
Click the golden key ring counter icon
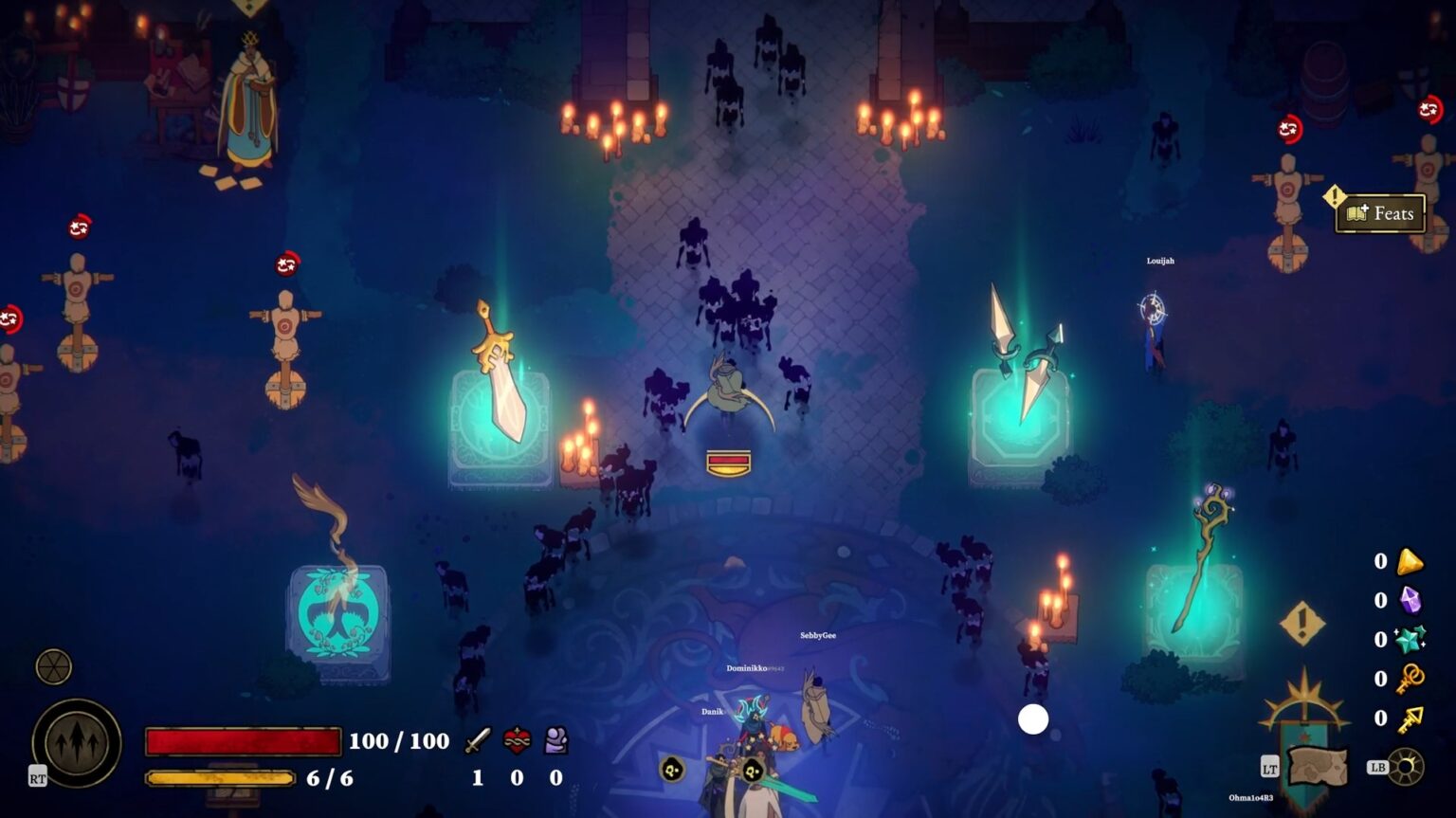tap(1410, 678)
